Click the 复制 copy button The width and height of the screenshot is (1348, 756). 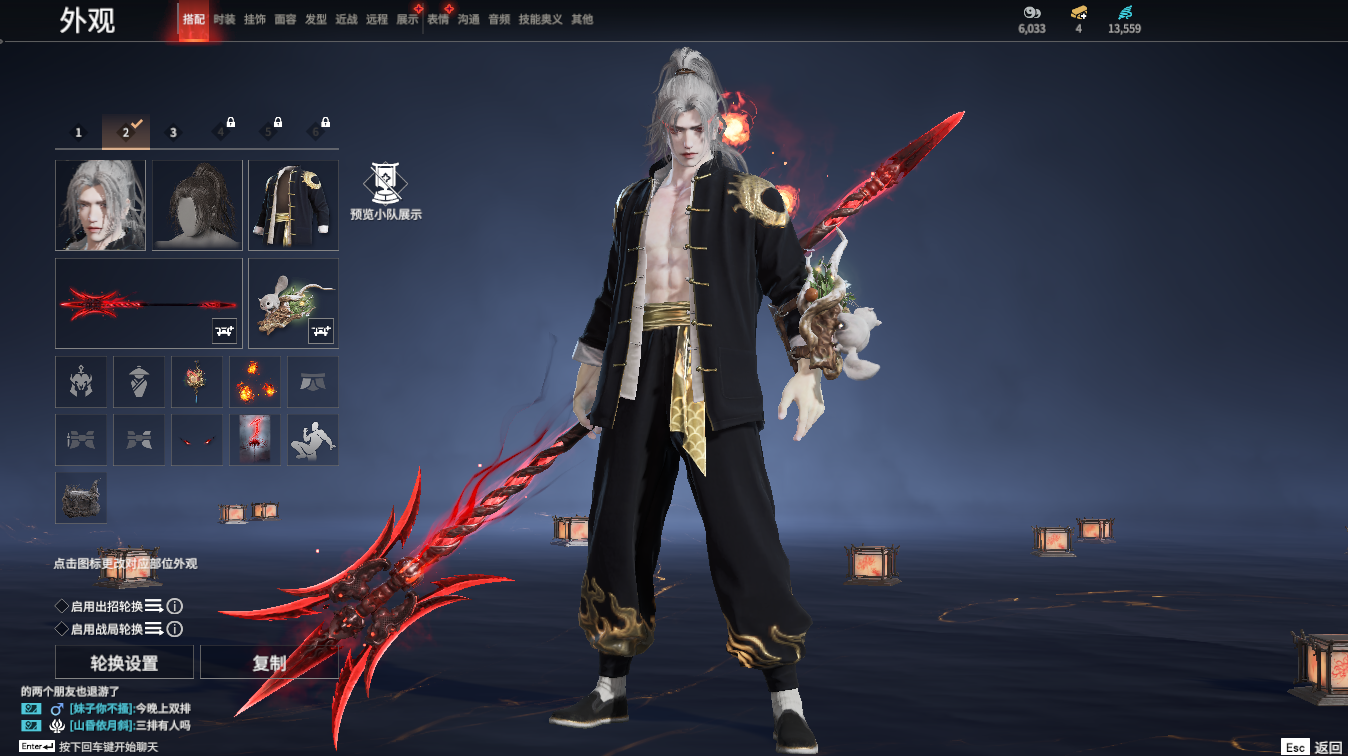(269, 663)
